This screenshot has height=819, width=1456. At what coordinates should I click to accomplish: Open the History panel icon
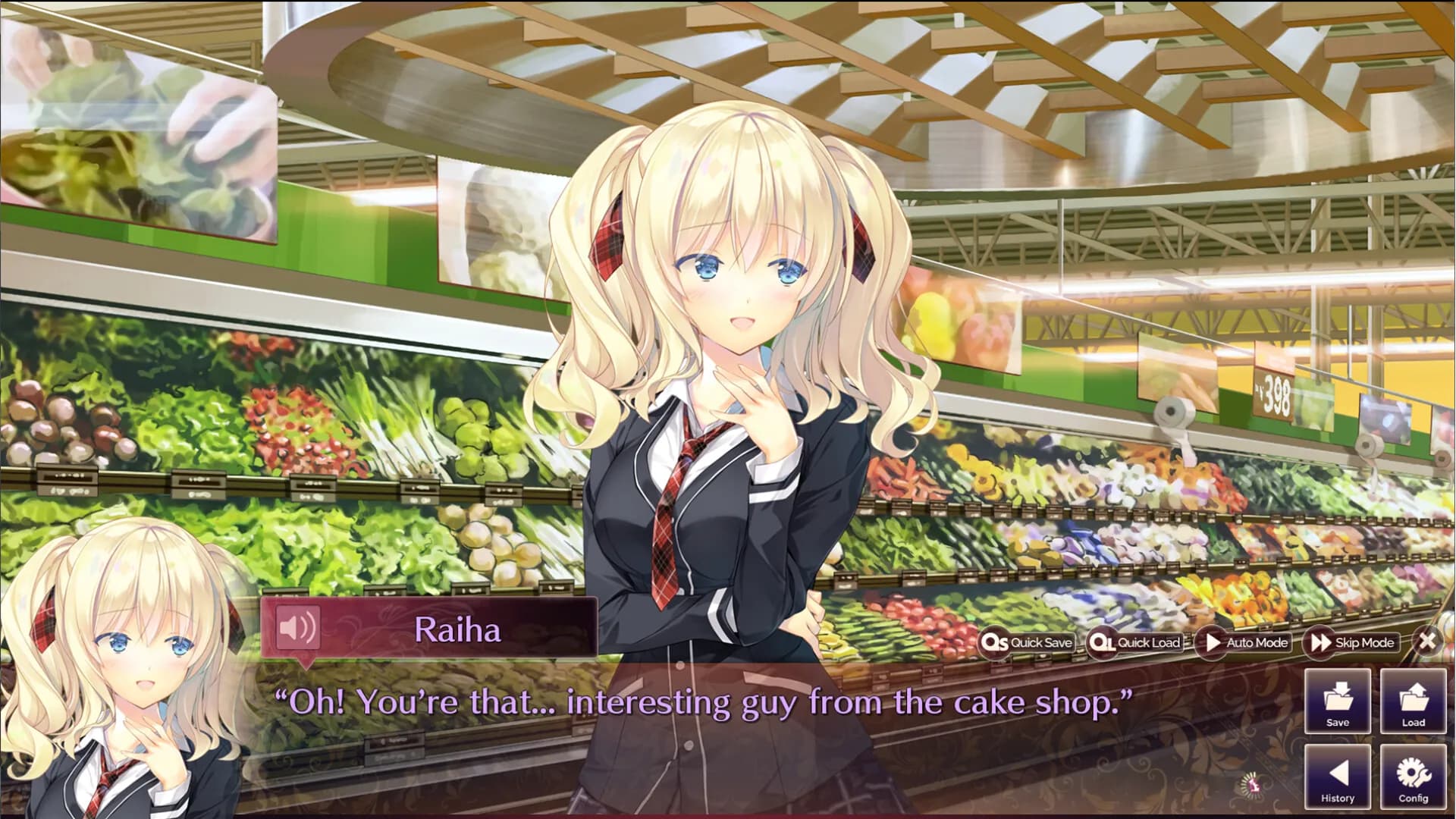coord(1337,775)
